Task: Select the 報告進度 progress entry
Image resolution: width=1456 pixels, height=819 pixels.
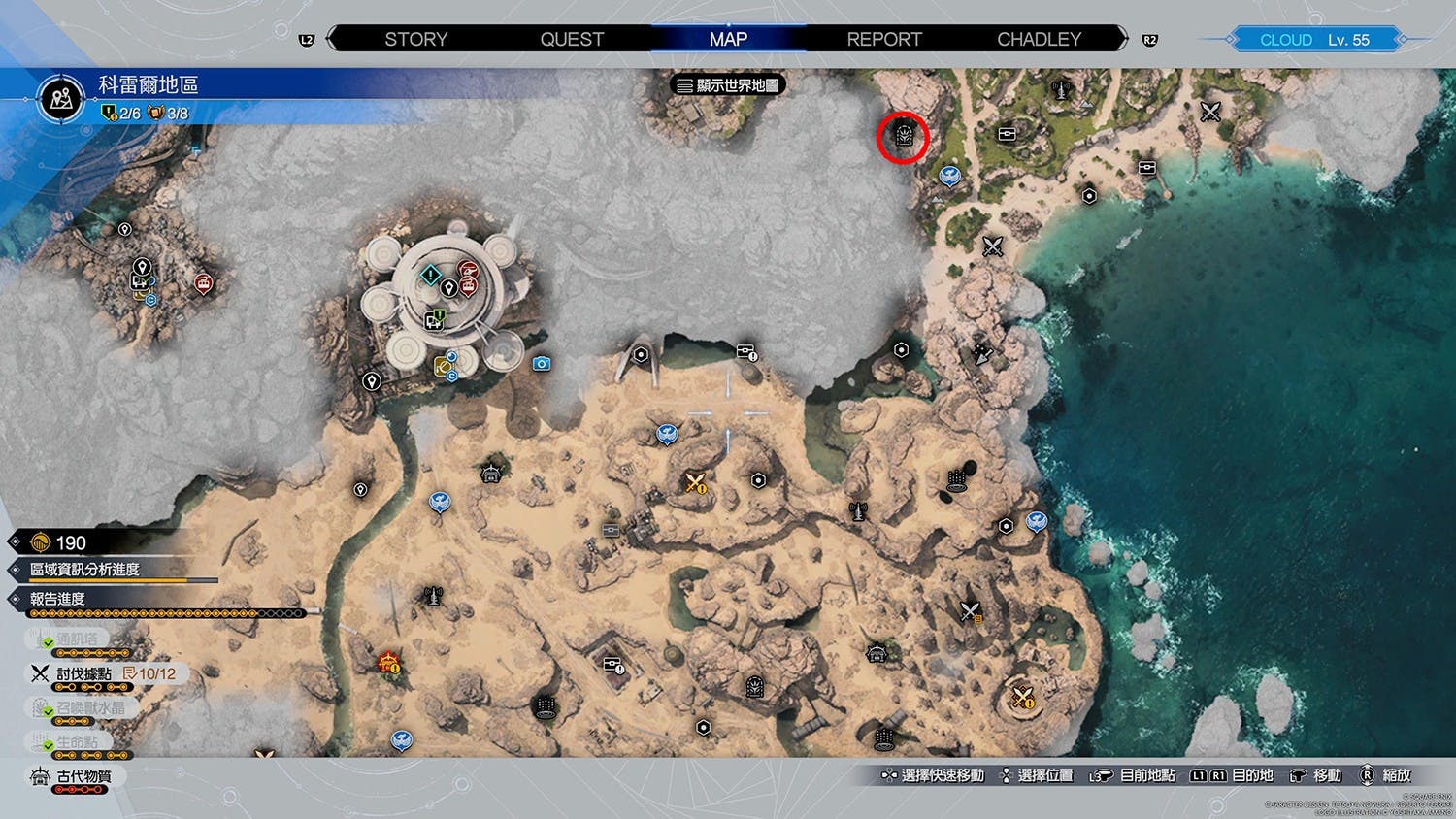Action: click(x=57, y=600)
